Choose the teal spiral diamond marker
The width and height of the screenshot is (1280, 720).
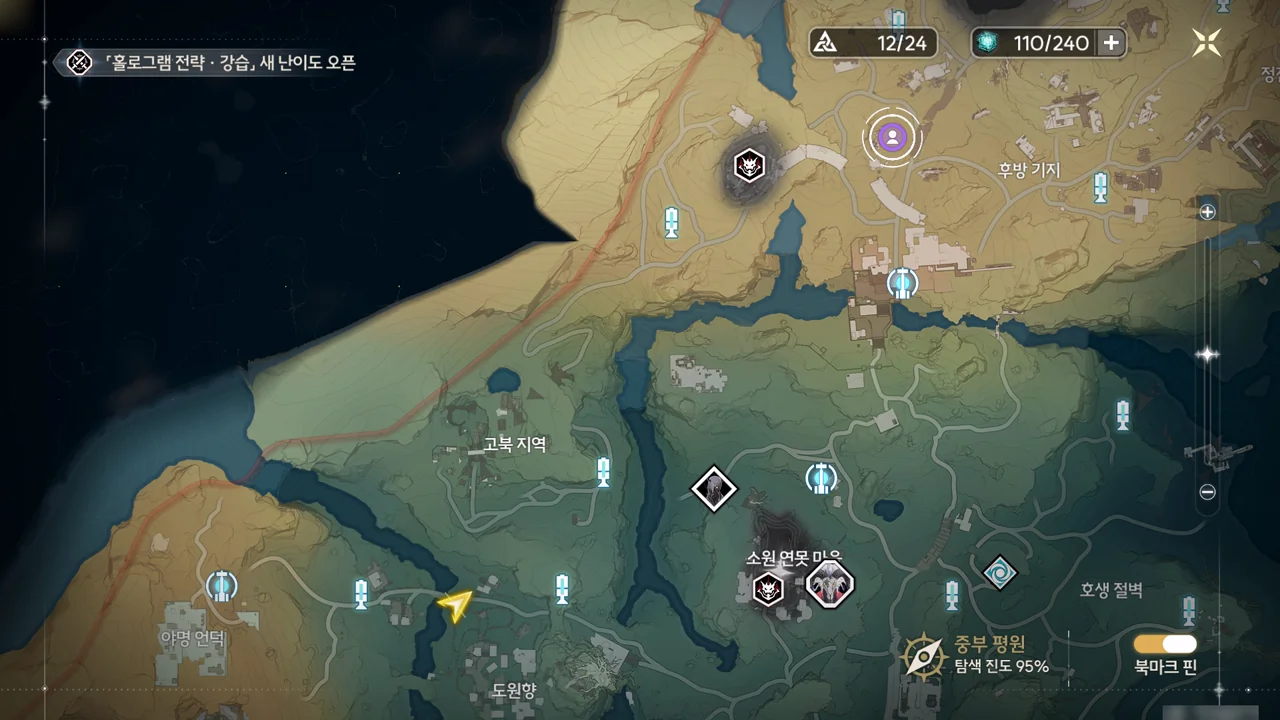[999, 573]
